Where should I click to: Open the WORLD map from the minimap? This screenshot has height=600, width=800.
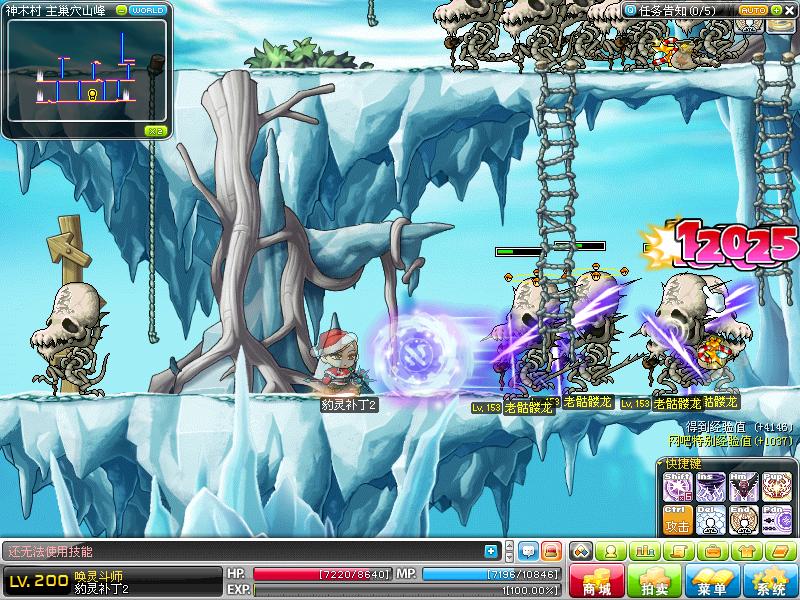147,10
